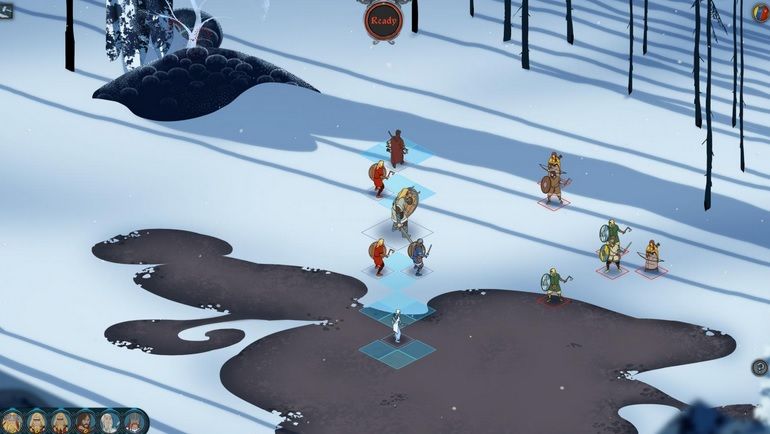Select the giant varl with the large shield
This screenshot has width=770, height=434.
click(404, 210)
